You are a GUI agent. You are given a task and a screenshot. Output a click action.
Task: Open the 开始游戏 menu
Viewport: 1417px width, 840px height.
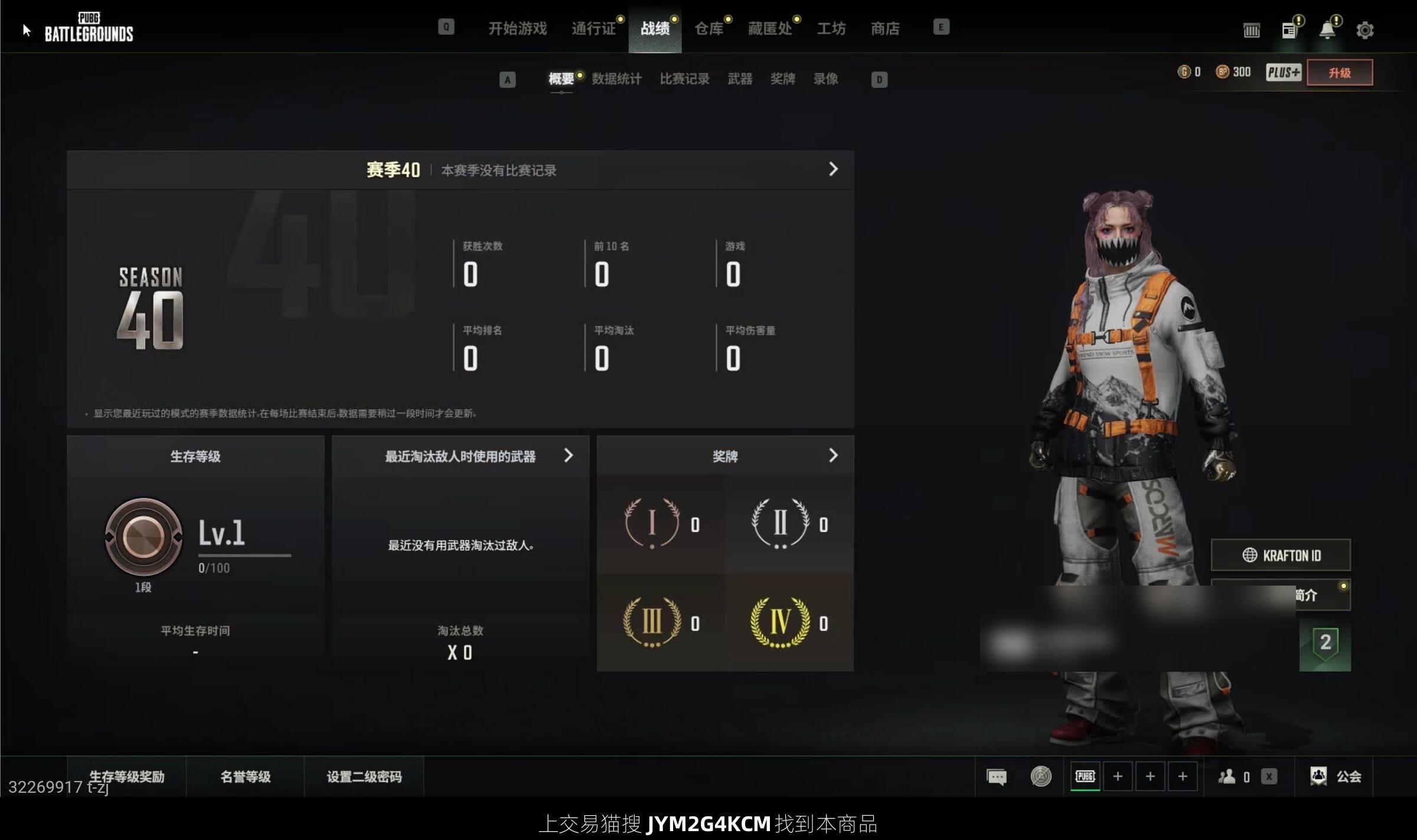[517, 28]
